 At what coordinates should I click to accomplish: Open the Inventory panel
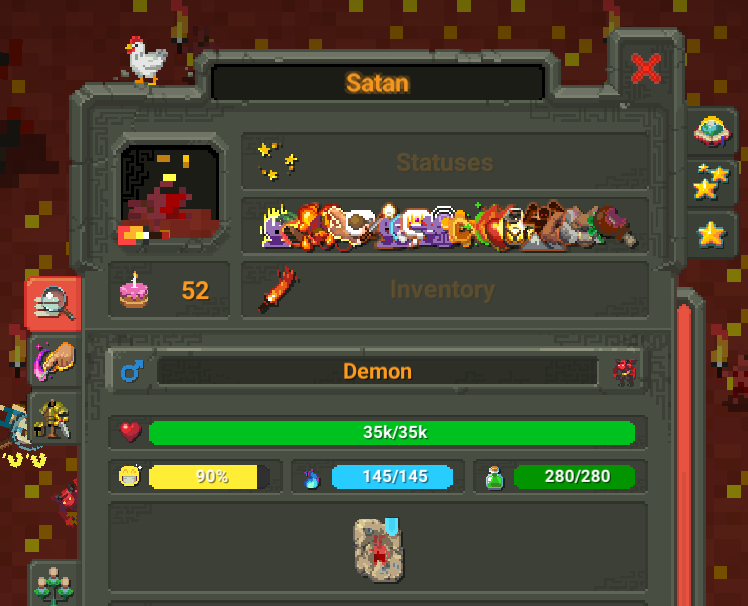444,290
